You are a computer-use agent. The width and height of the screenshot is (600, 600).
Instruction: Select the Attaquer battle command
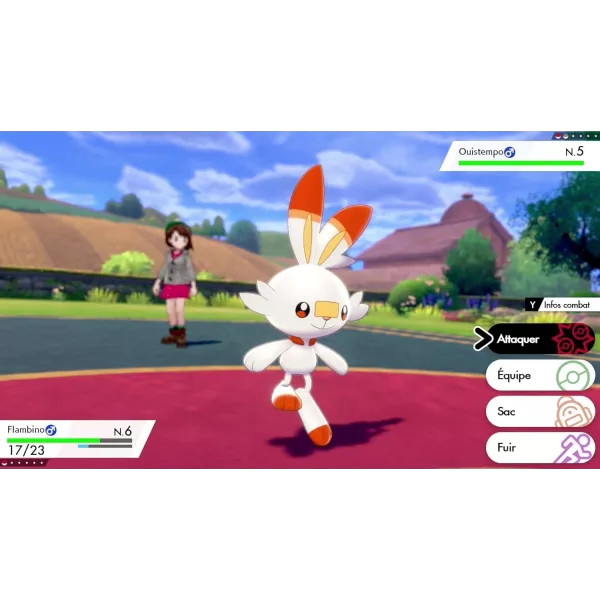(x=540, y=339)
